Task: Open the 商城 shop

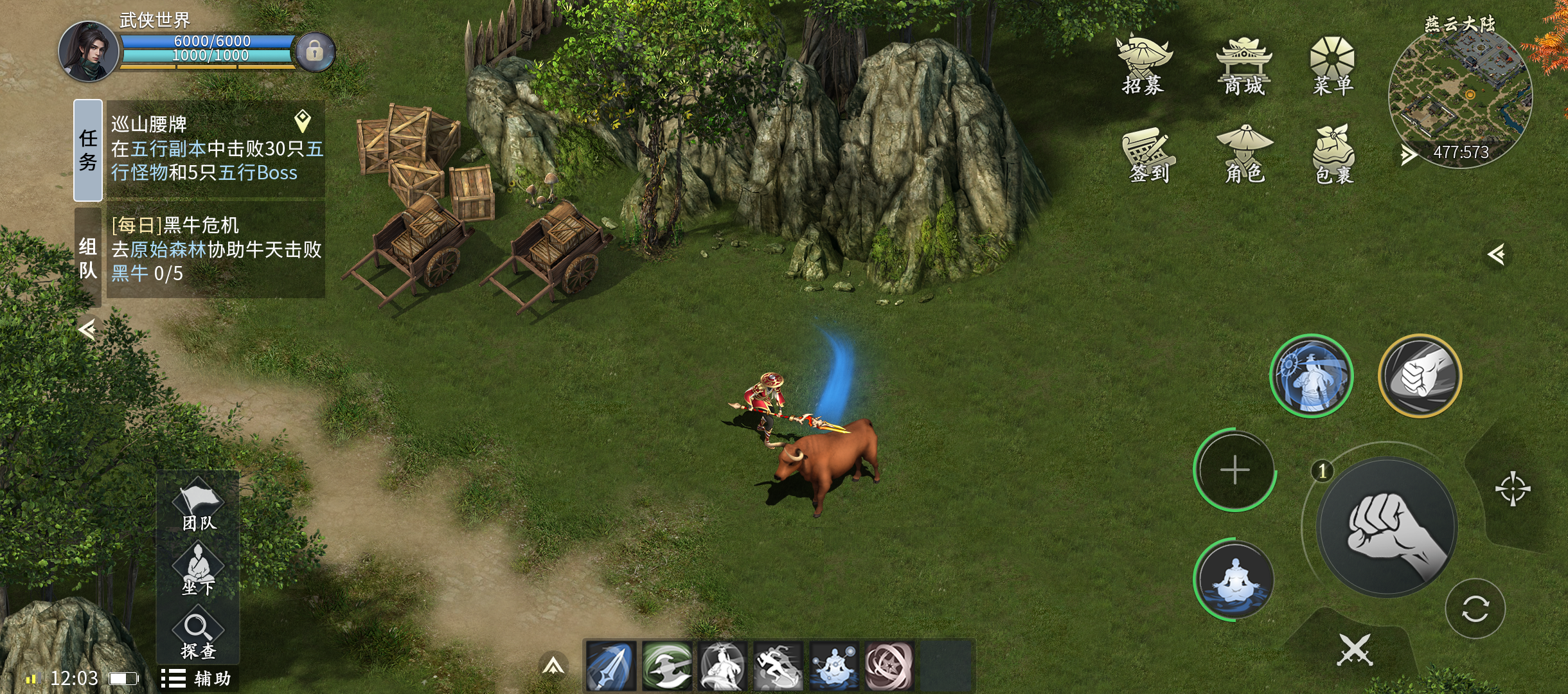Action: pyautogui.click(x=1244, y=66)
